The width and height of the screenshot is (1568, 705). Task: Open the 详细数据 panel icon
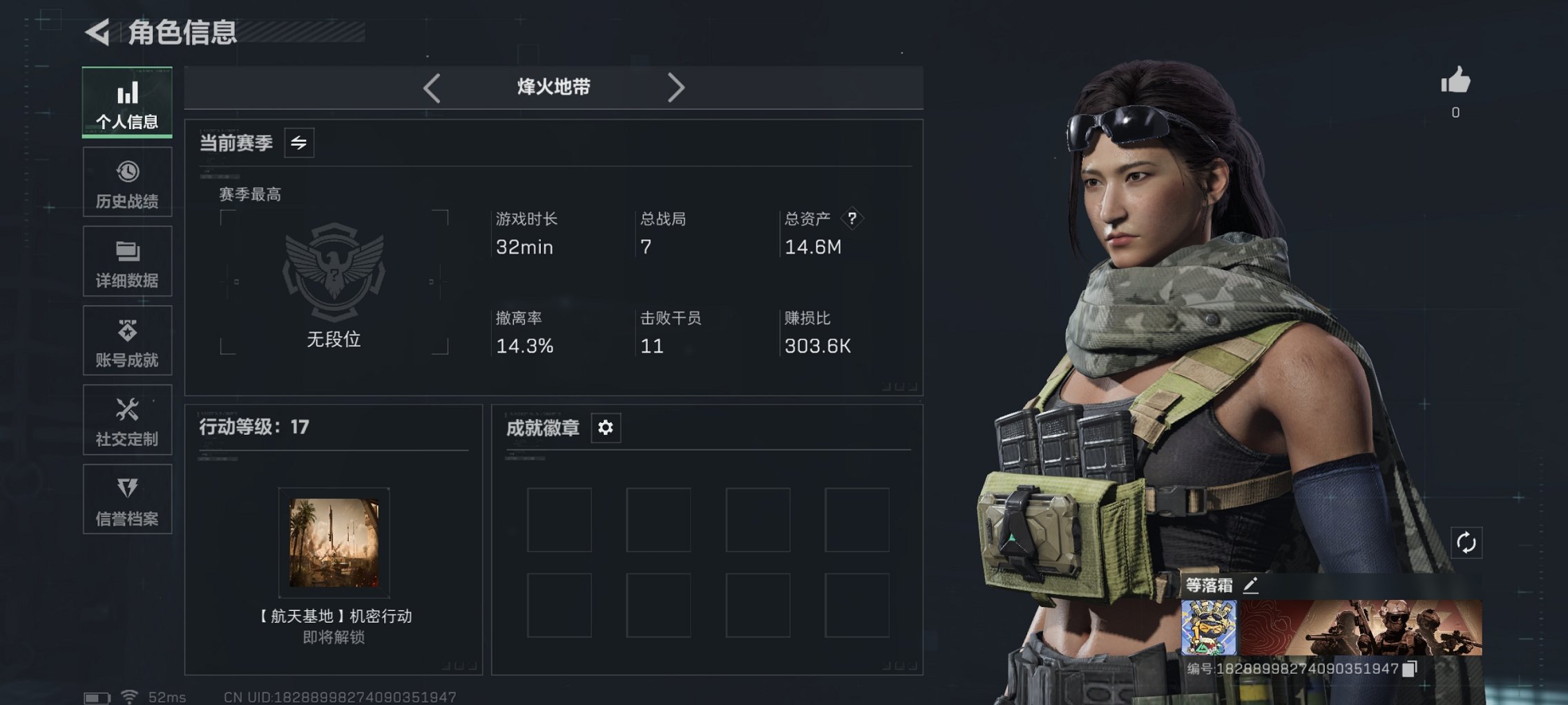click(x=126, y=261)
